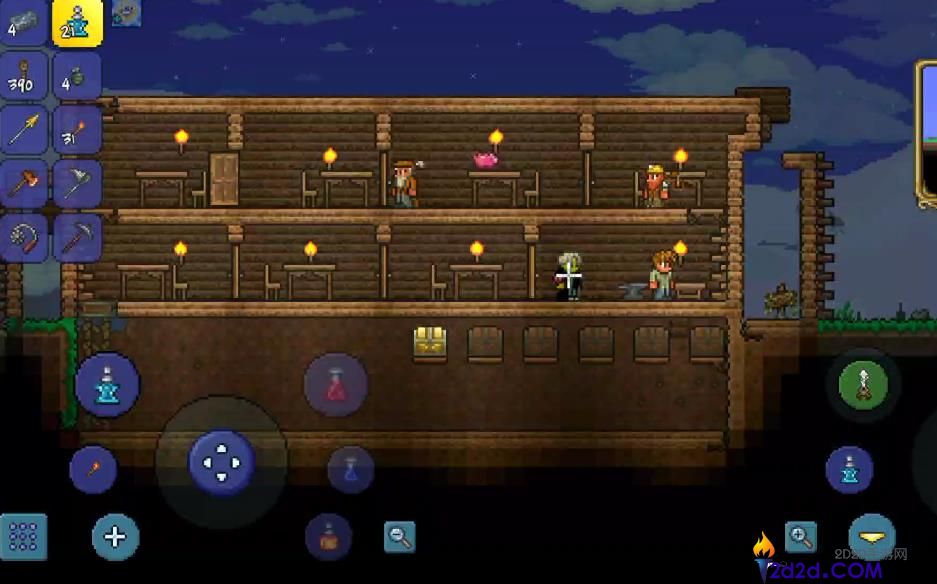937x584 pixels.
Task: Equip the pickaxe hotbar slot
Action: [x=77, y=237]
